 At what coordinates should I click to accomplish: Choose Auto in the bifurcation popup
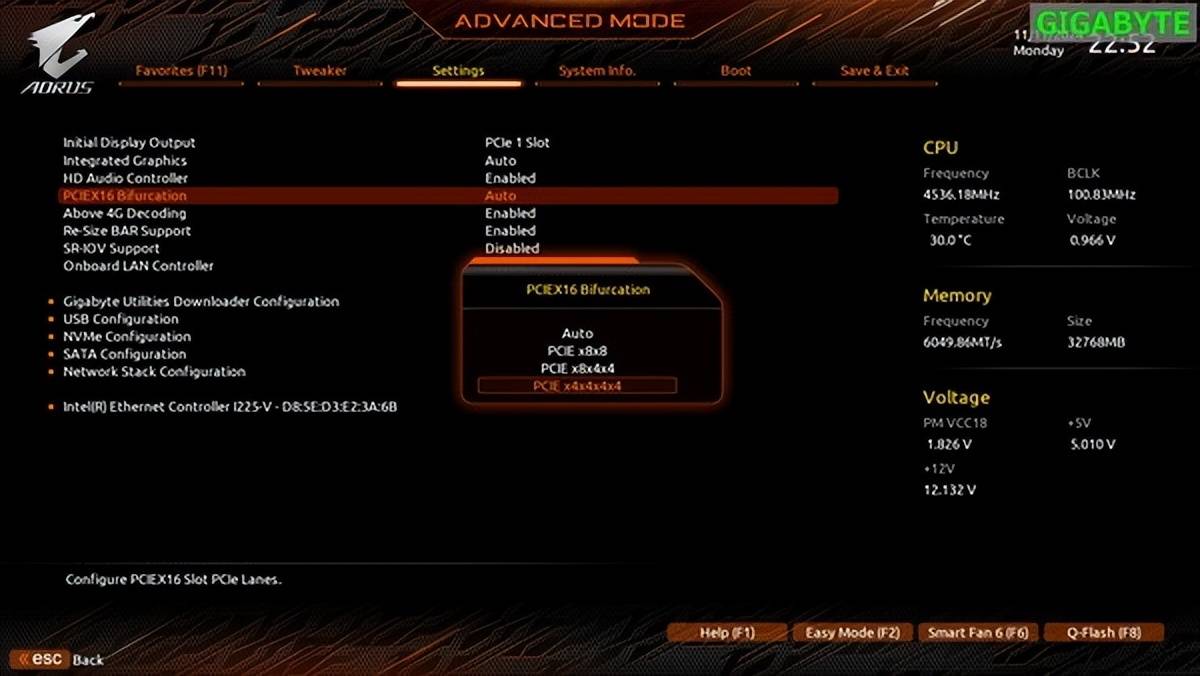point(577,334)
